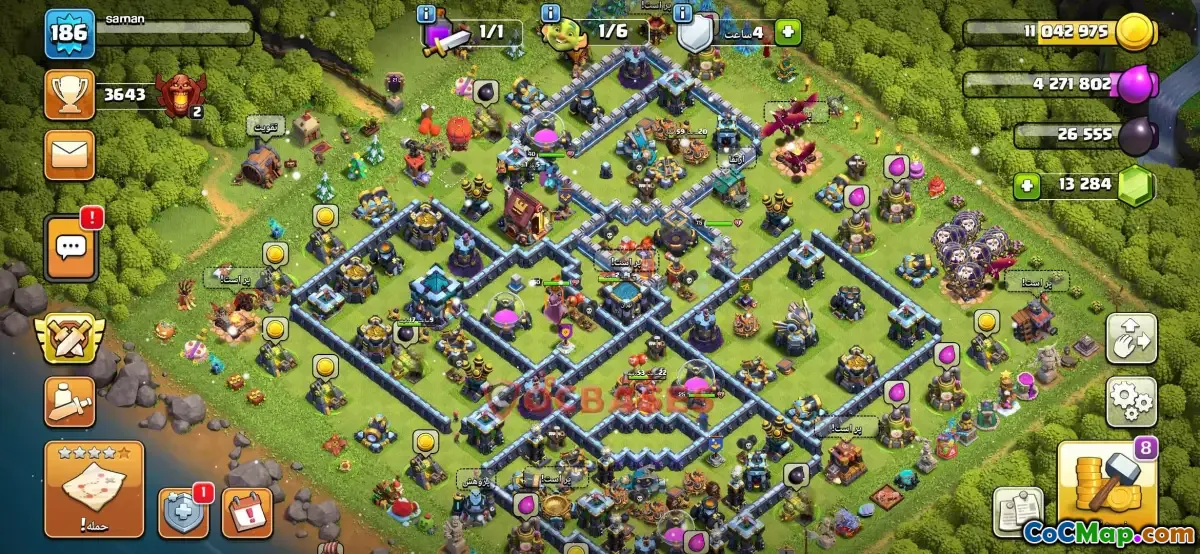Screen dimensions: 1200x554
Task: Open the shield-with-plus button showing one alert
Action: (x=184, y=512)
